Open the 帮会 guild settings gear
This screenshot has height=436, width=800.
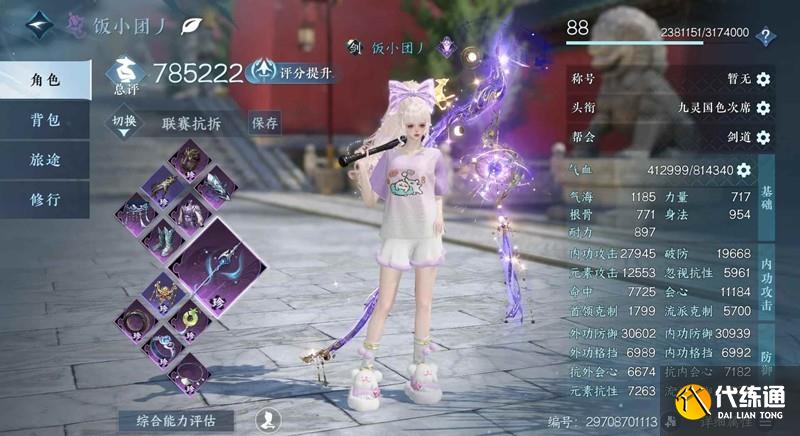pos(763,137)
